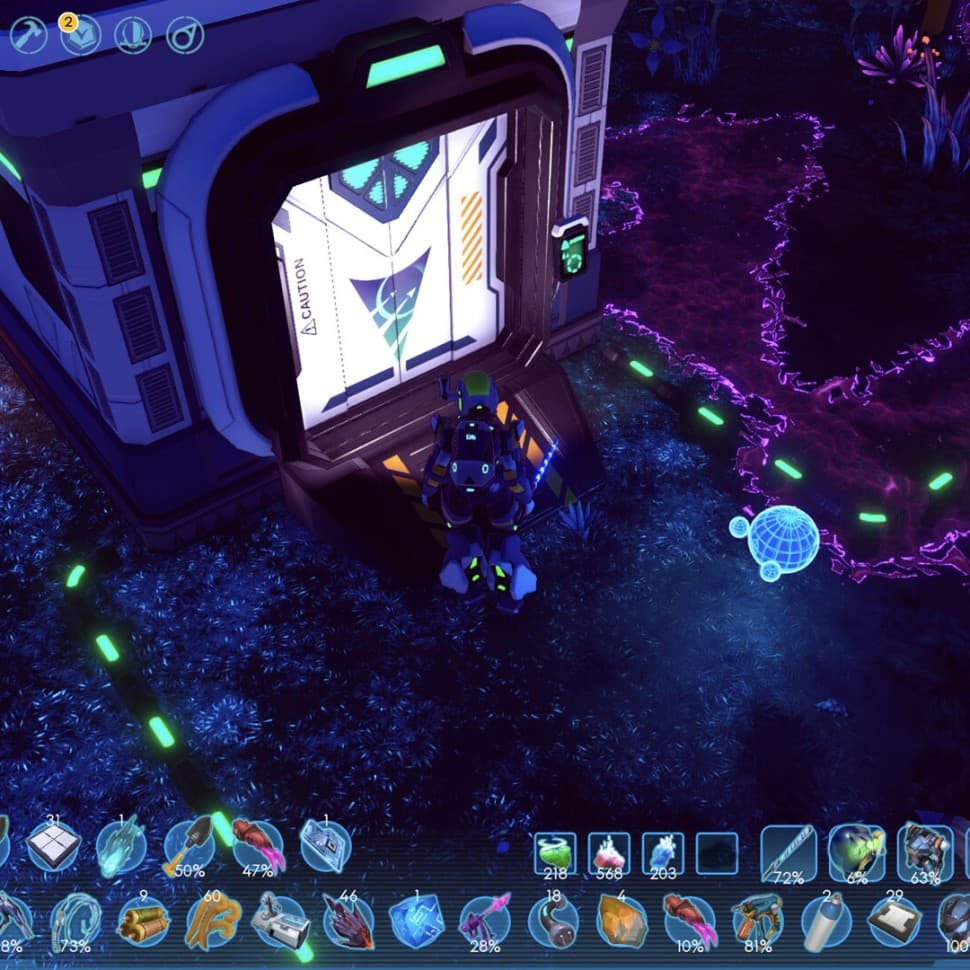970x970 pixels.
Task: Select the orange tentacle item stack of 60
Action: click(x=212, y=920)
